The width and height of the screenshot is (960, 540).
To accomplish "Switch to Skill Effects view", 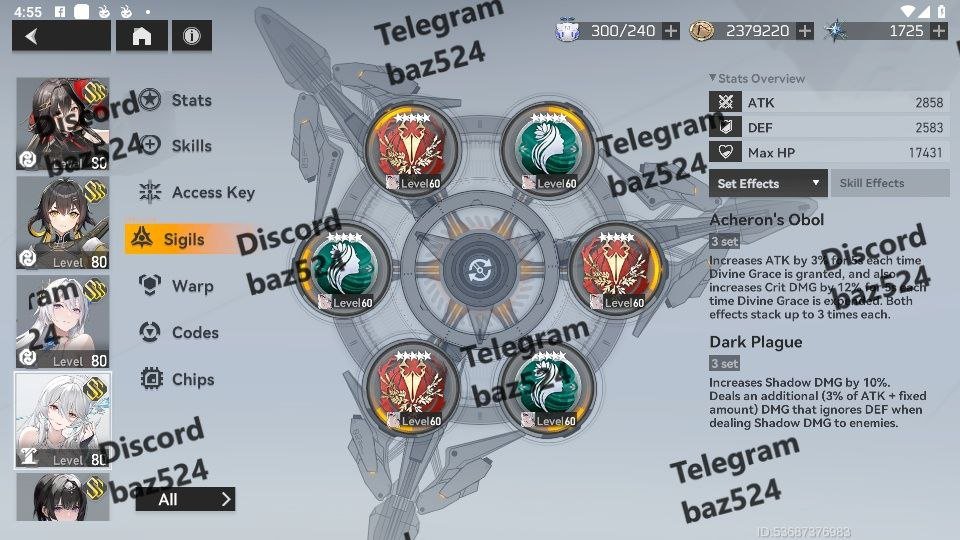I will pyautogui.click(x=889, y=183).
